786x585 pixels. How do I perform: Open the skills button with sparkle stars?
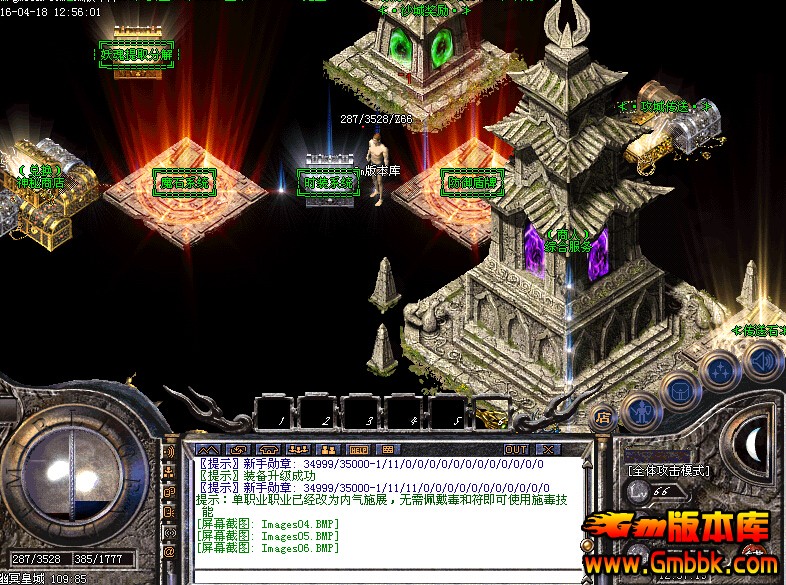pyautogui.click(x=720, y=371)
